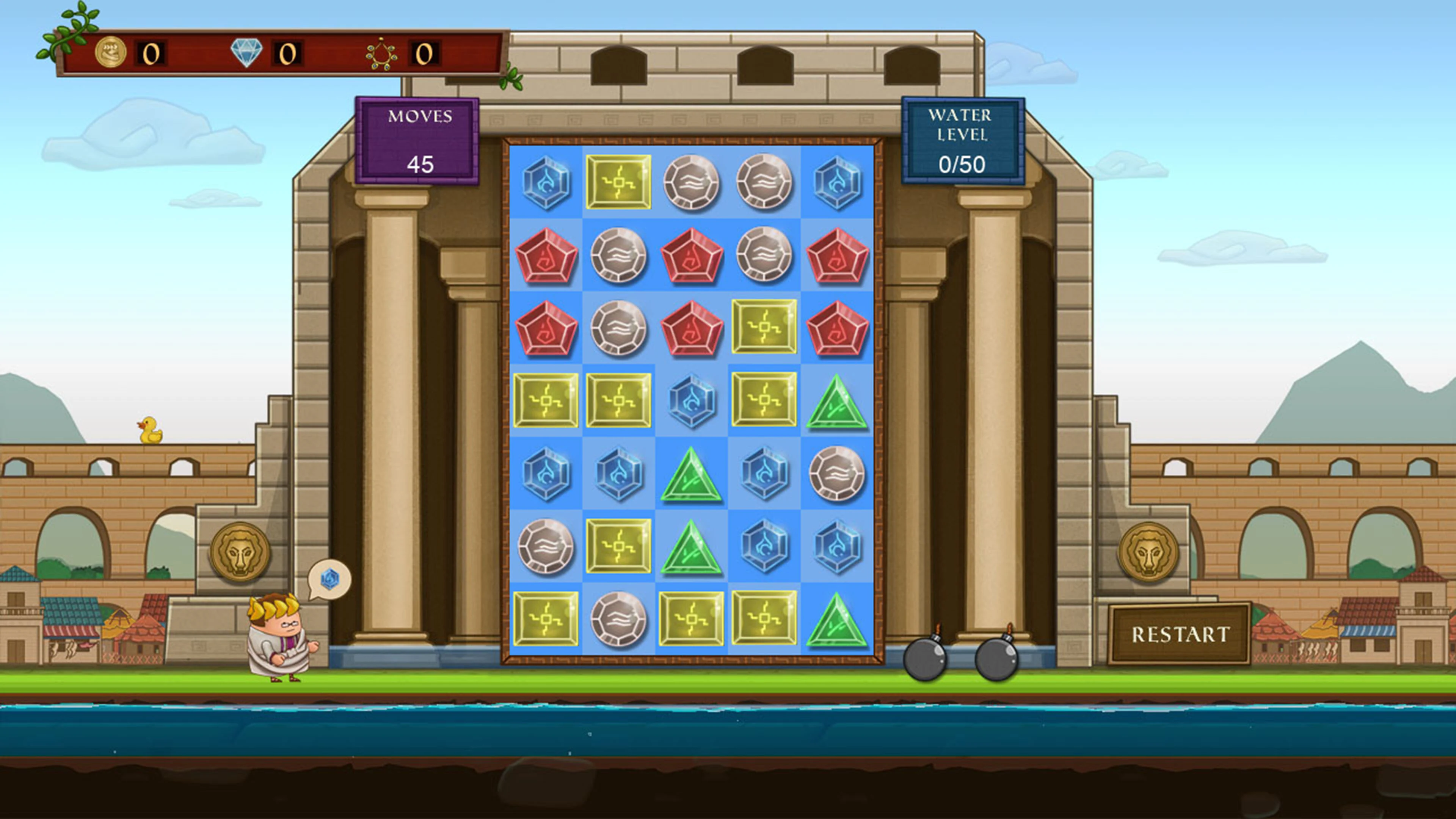Click the 0/50 water level progress value
The height and width of the screenshot is (819, 1456).
click(963, 164)
